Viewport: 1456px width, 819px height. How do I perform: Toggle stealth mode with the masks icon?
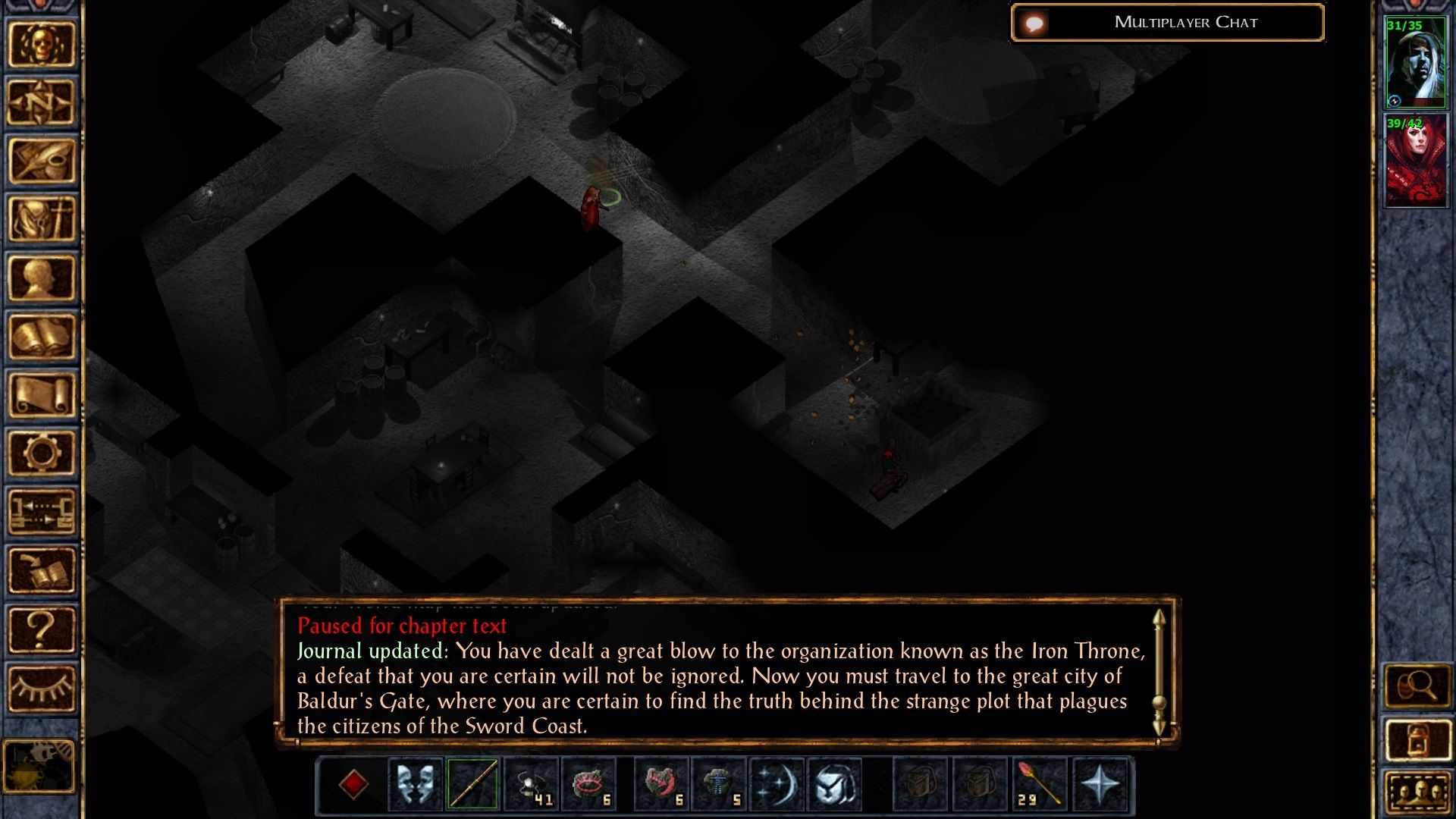tap(416, 786)
